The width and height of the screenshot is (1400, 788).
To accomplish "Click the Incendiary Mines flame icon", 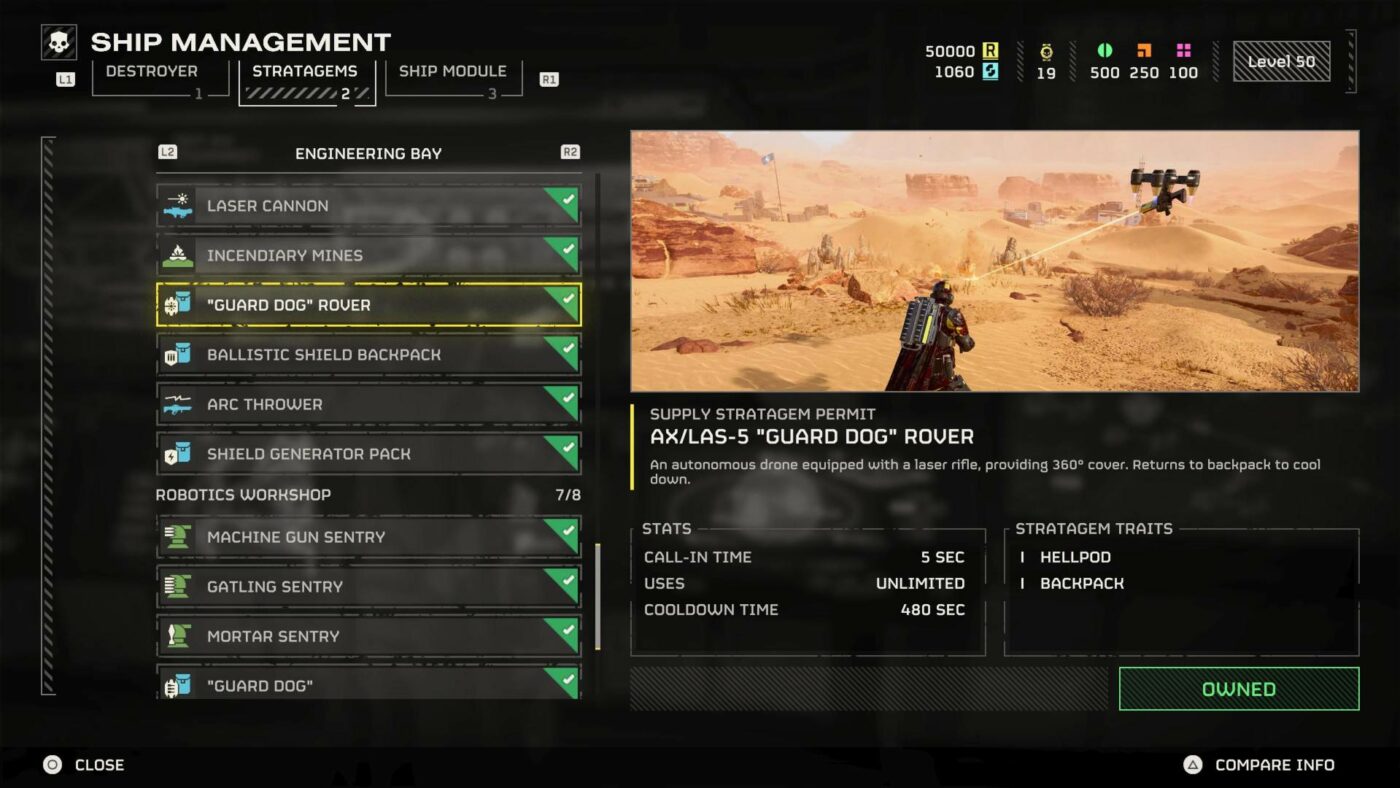I will (177, 255).
